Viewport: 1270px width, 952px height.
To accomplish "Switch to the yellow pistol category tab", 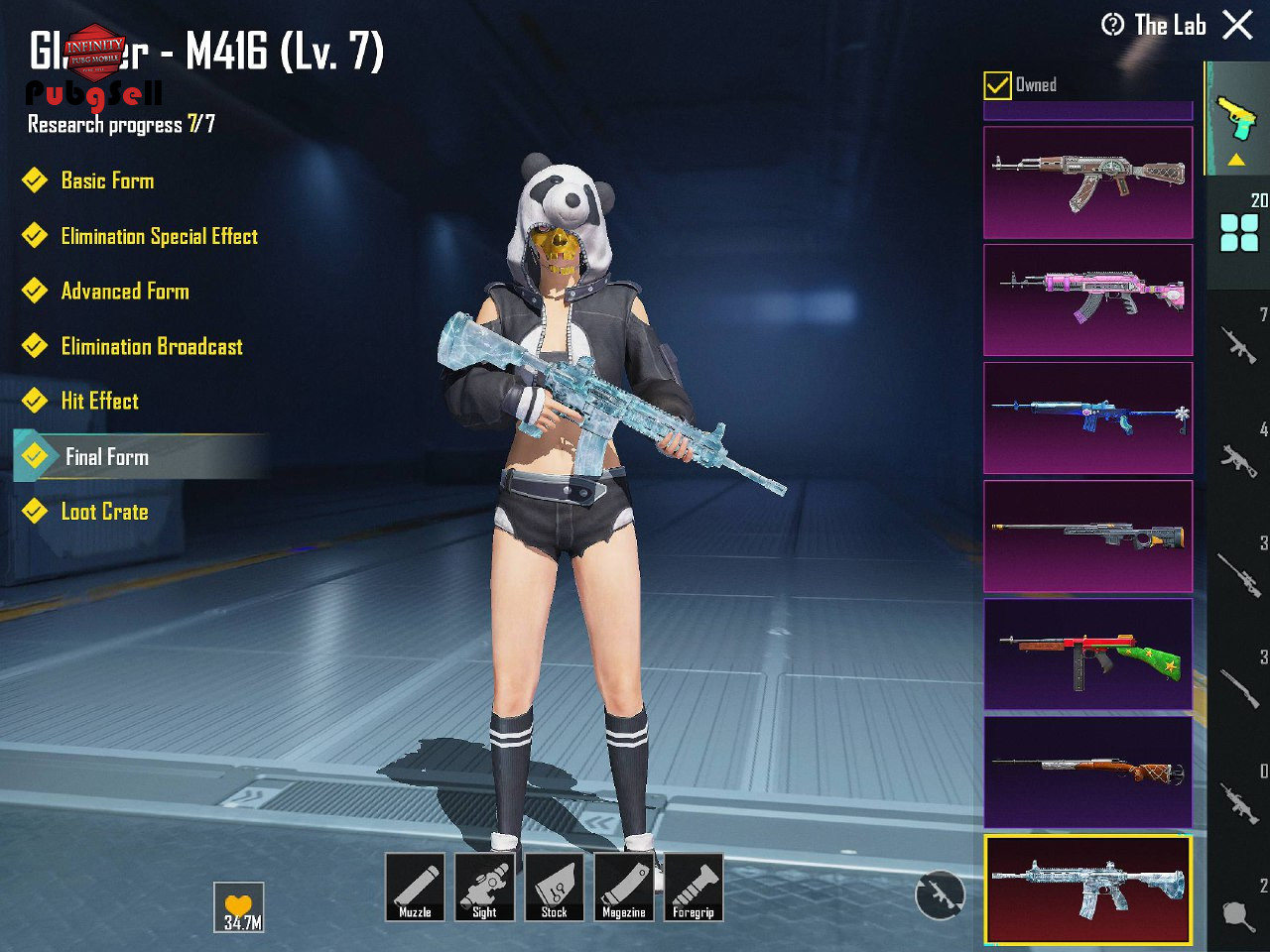I will (1236, 119).
